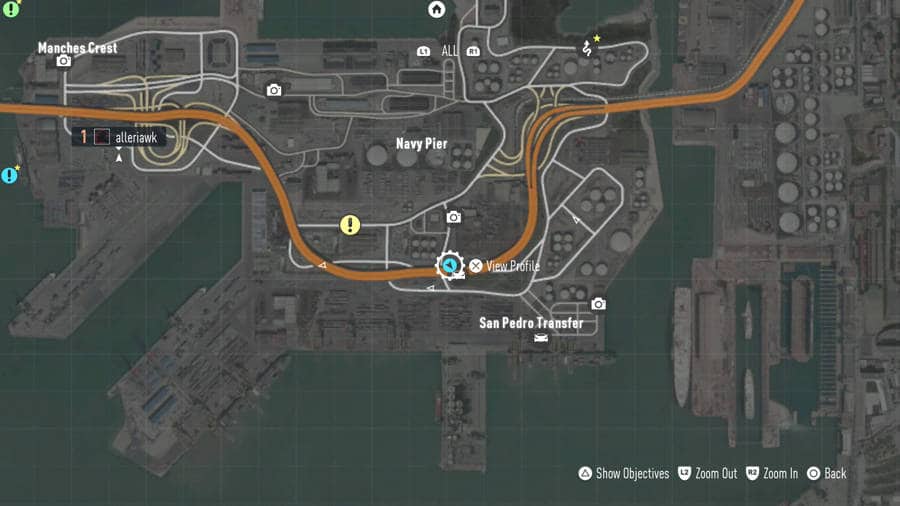Click the house garage marker
This screenshot has height=506, width=900.
tap(437, 10)
